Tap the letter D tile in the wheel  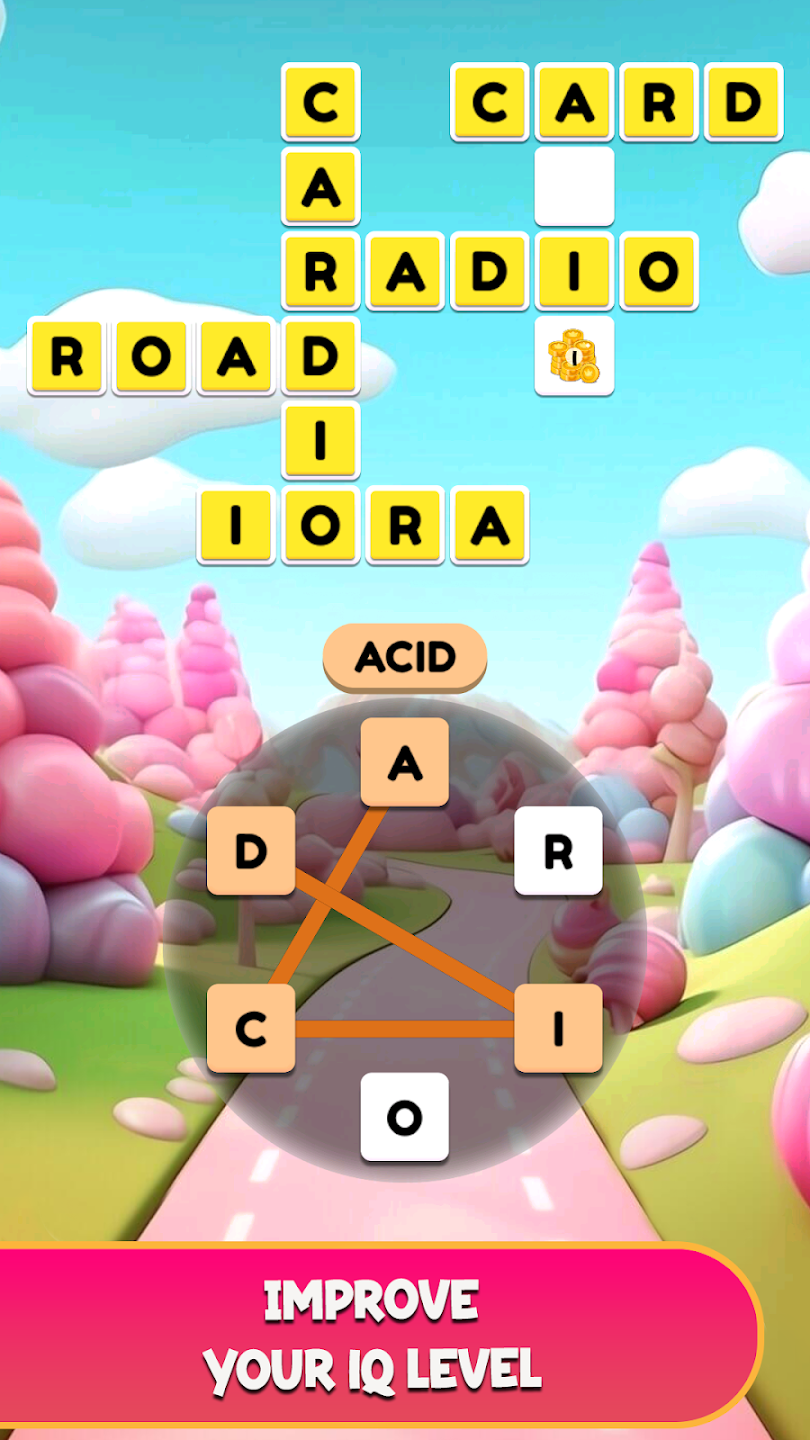click(x=250, y=851)
